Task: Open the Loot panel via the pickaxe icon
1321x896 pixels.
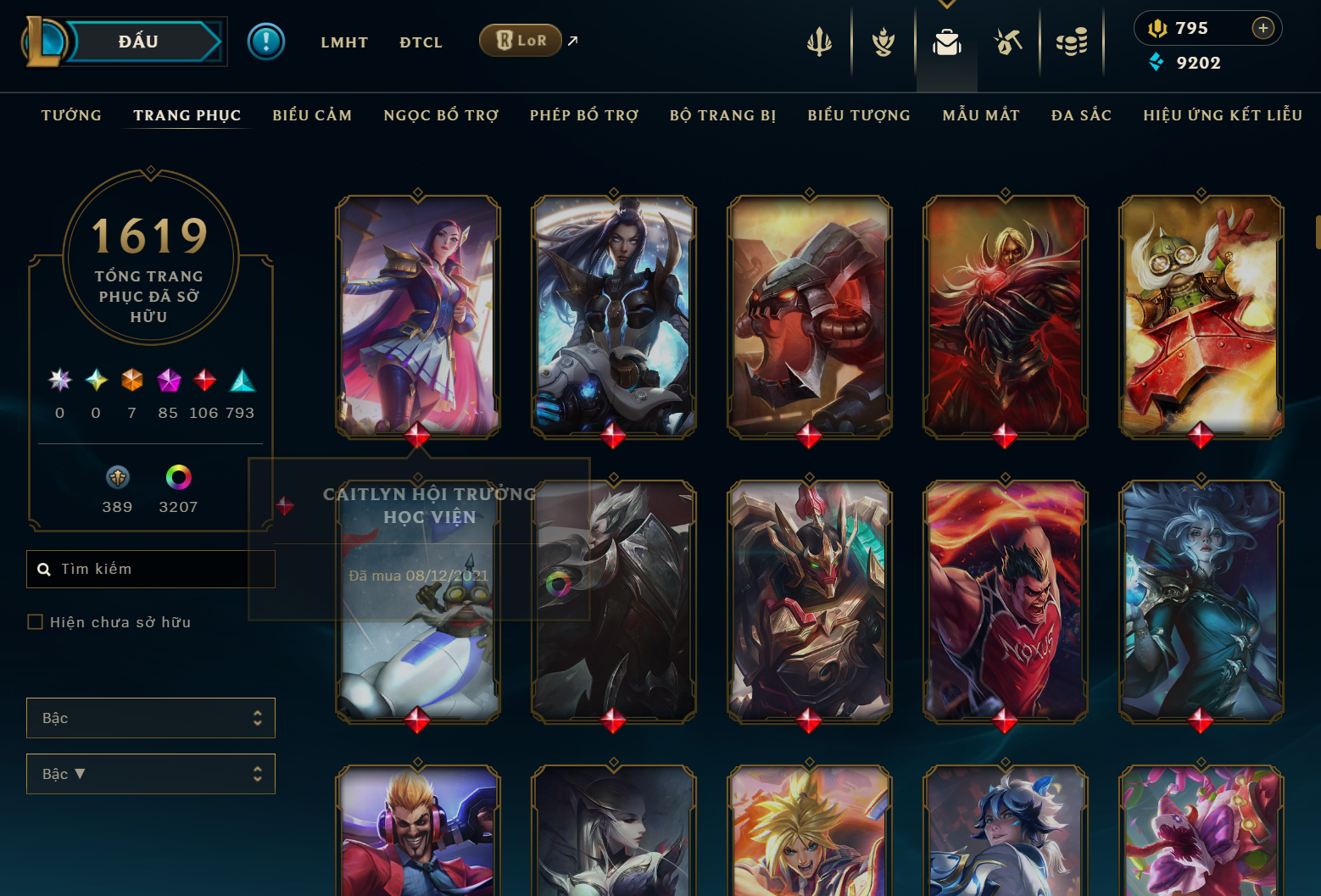Action: coord(1008,40)
